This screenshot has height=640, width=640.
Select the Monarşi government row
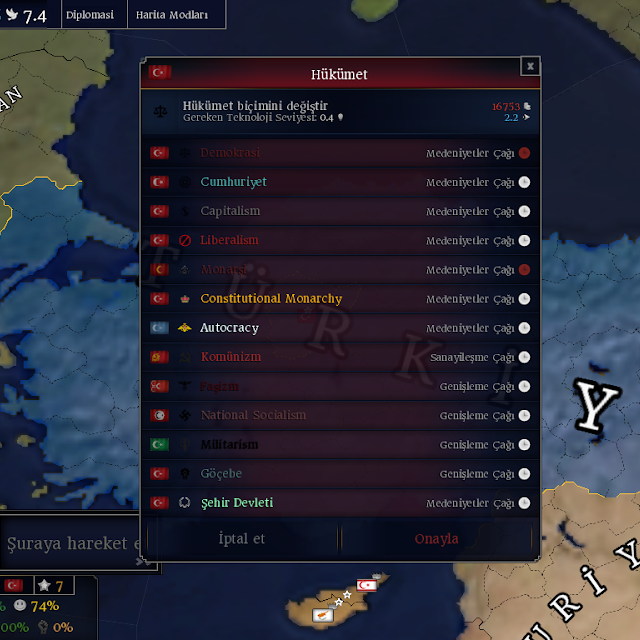pyautogui.click(x=340, y=269)
